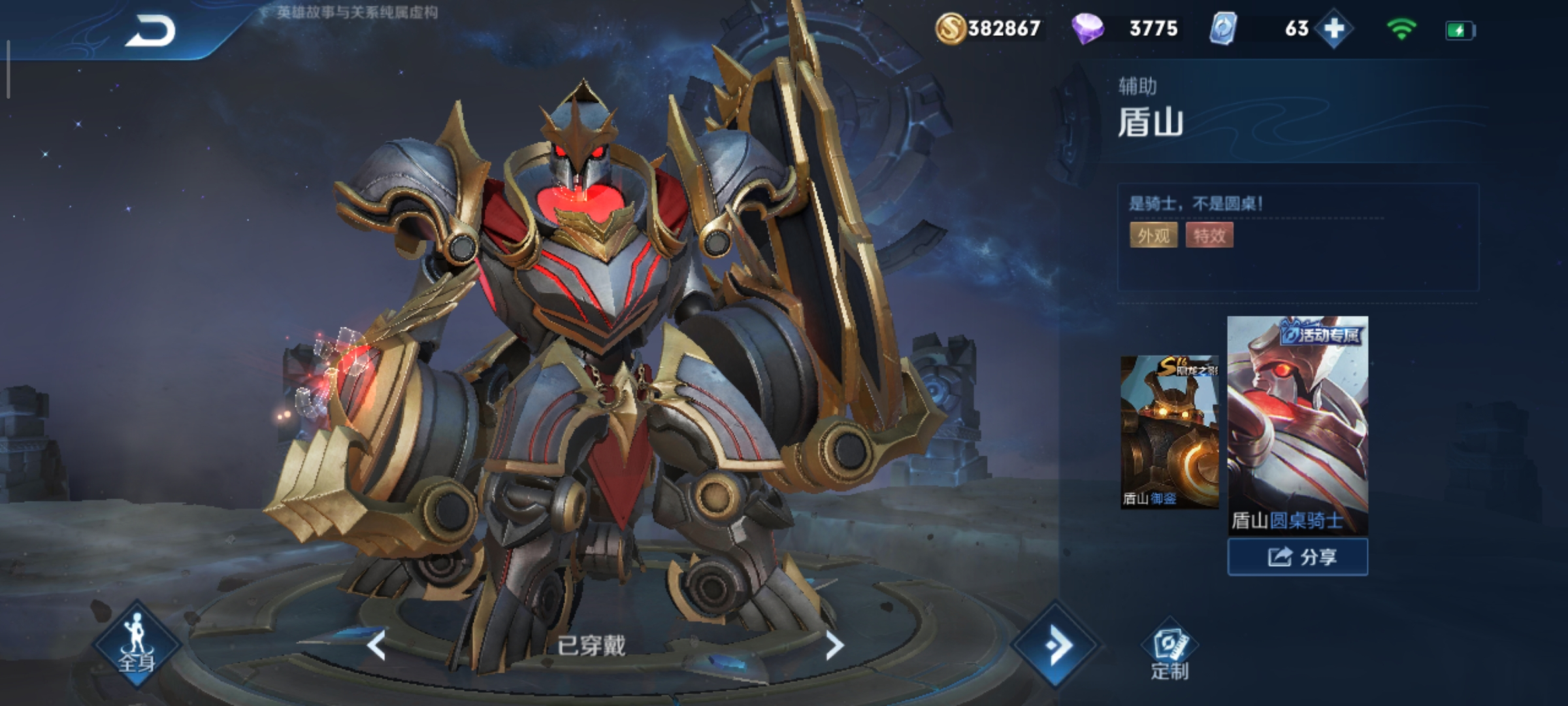Choose the 盾山 圆桌骑士 skin thumbnail
The width and height of the screenshot is (1568, 706).
1298,425
